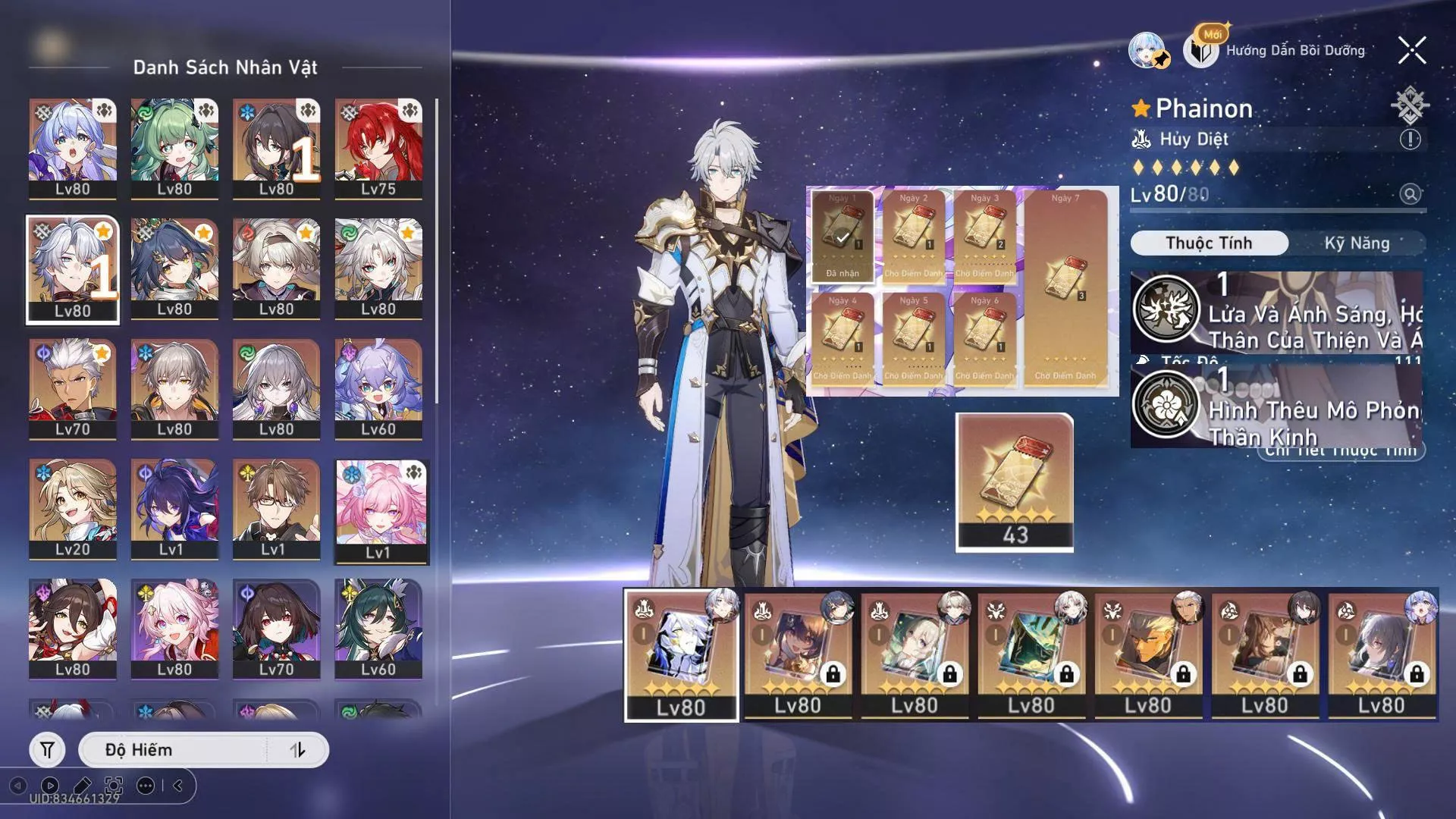The width and height of the screenshot is (1456, 819).
Task: Show Hủy Diệt path info via exclamation icon
Action: 1410,140
